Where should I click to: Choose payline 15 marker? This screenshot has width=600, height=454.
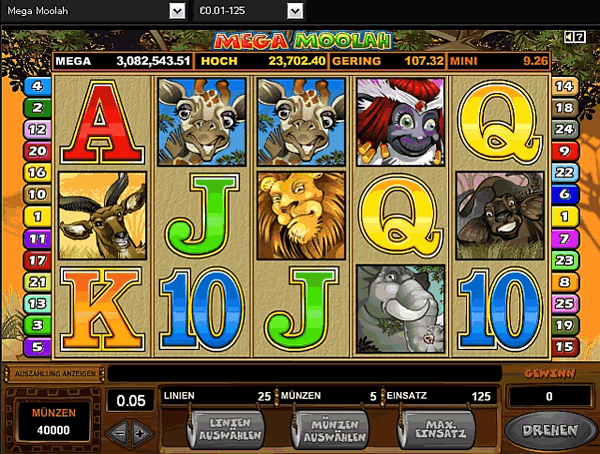pyautogui.click(x=563, y=347)
